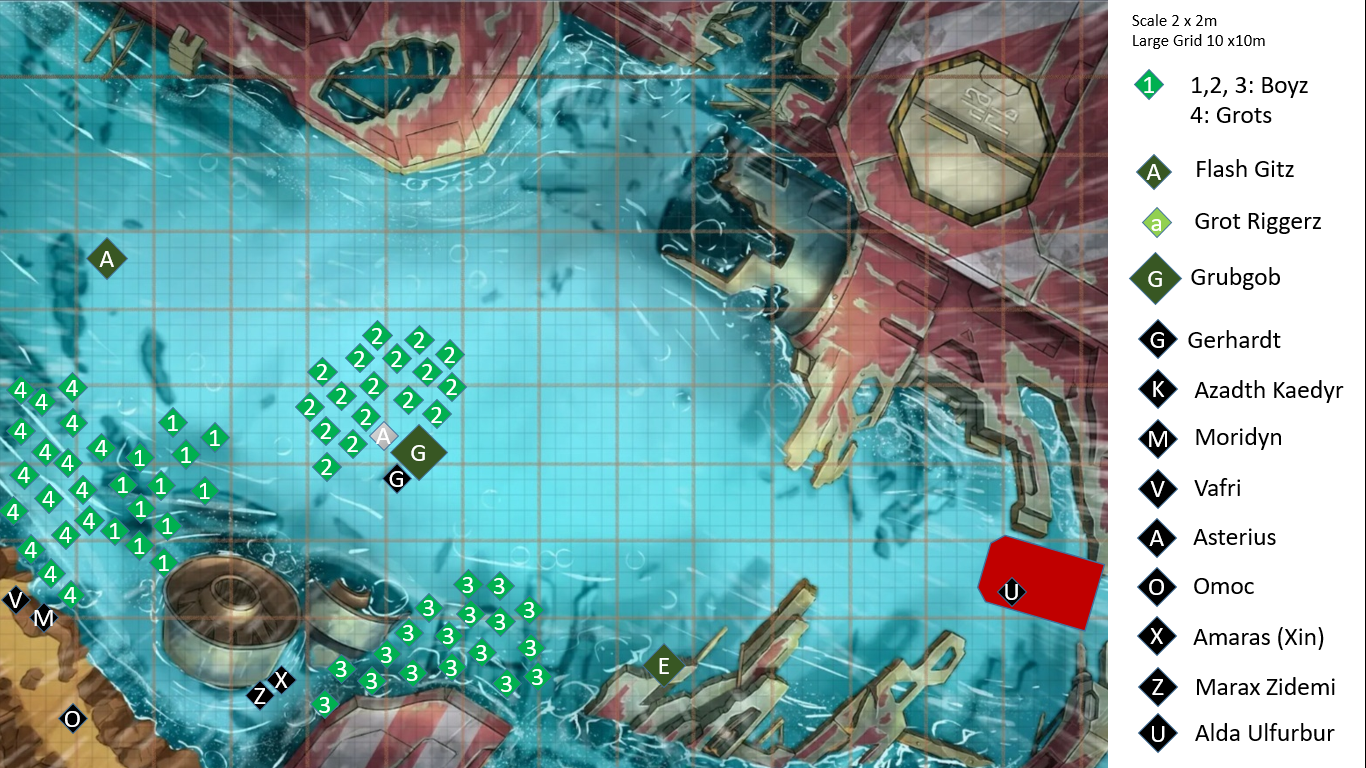Choose the Gerhardt entry in the legend
Viewport: 1366px width, 768px height.
tap(1234, 340)
